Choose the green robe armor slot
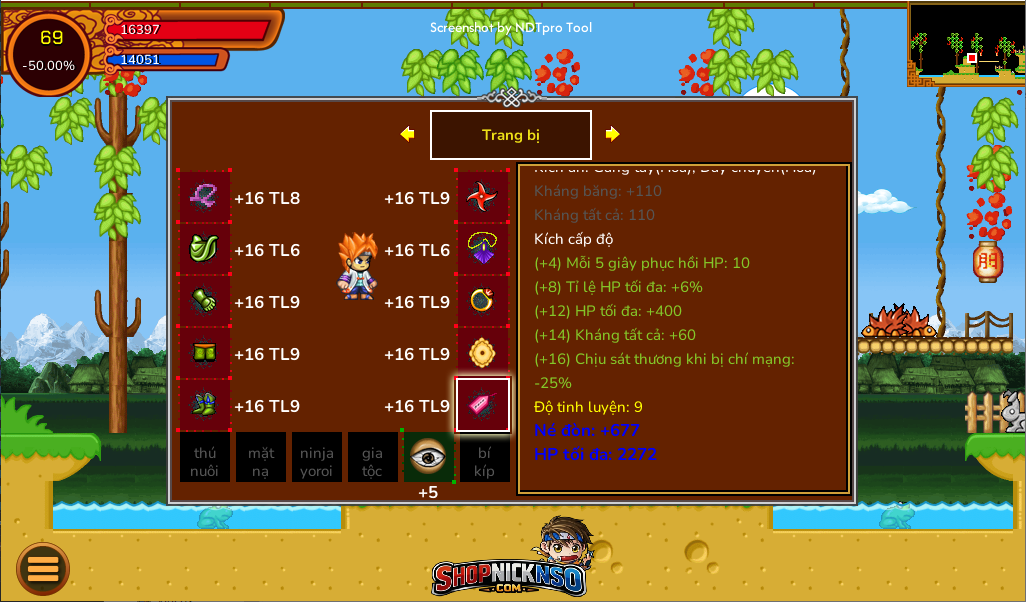The width and height of the screenshot is (1026, 602). [205, 249]
